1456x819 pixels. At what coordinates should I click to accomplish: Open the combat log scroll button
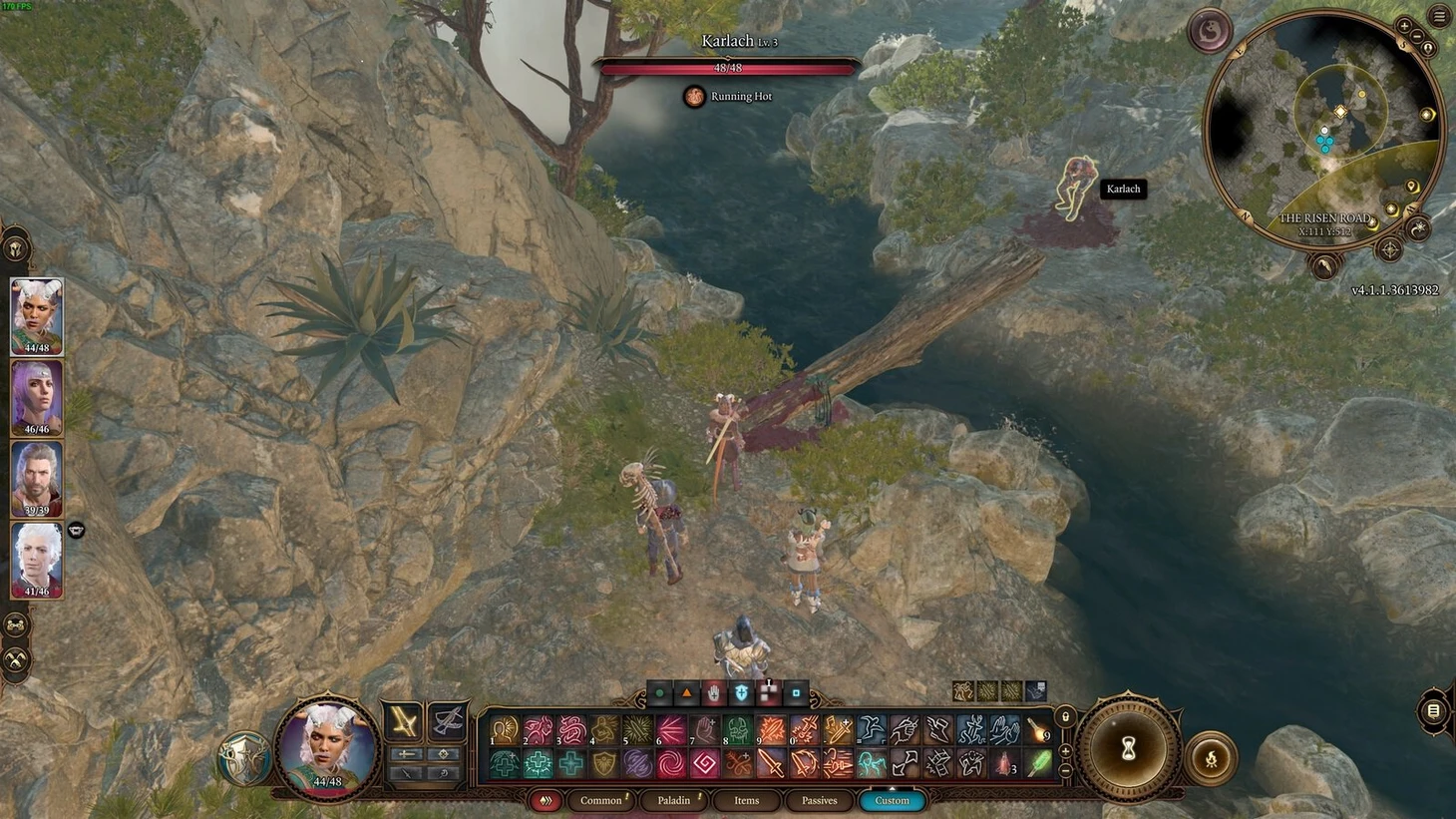(x=1433, y=711)
